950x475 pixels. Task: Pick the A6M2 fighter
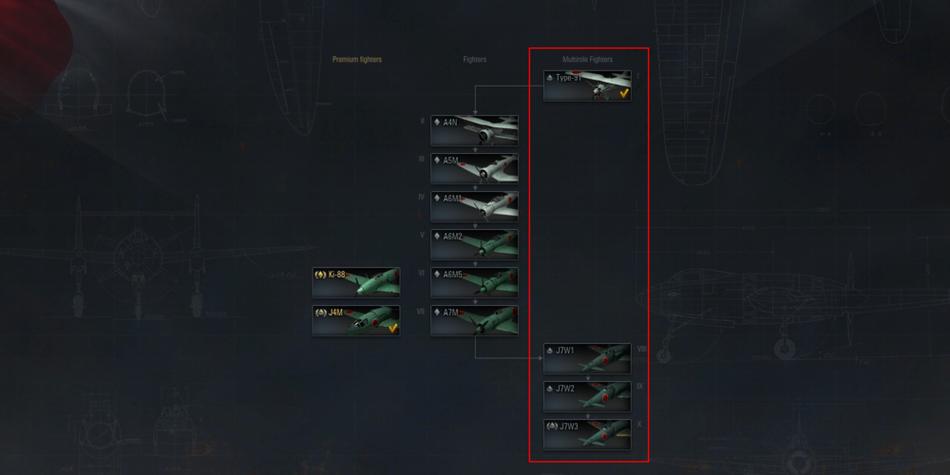(x=474, y=244)
